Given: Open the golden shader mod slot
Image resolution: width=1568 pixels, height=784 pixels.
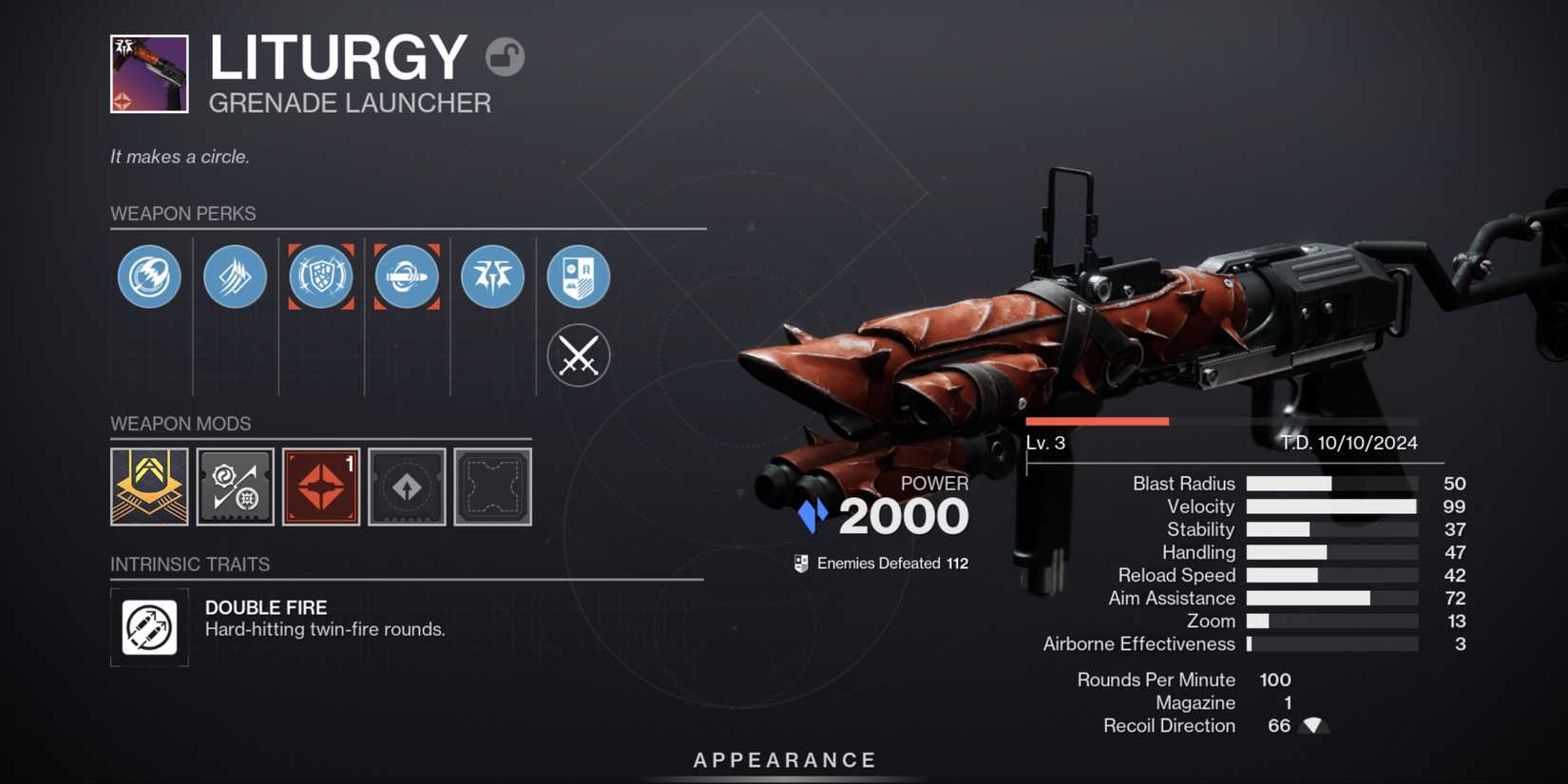Looking at the screenshot, I should [149, 487].
